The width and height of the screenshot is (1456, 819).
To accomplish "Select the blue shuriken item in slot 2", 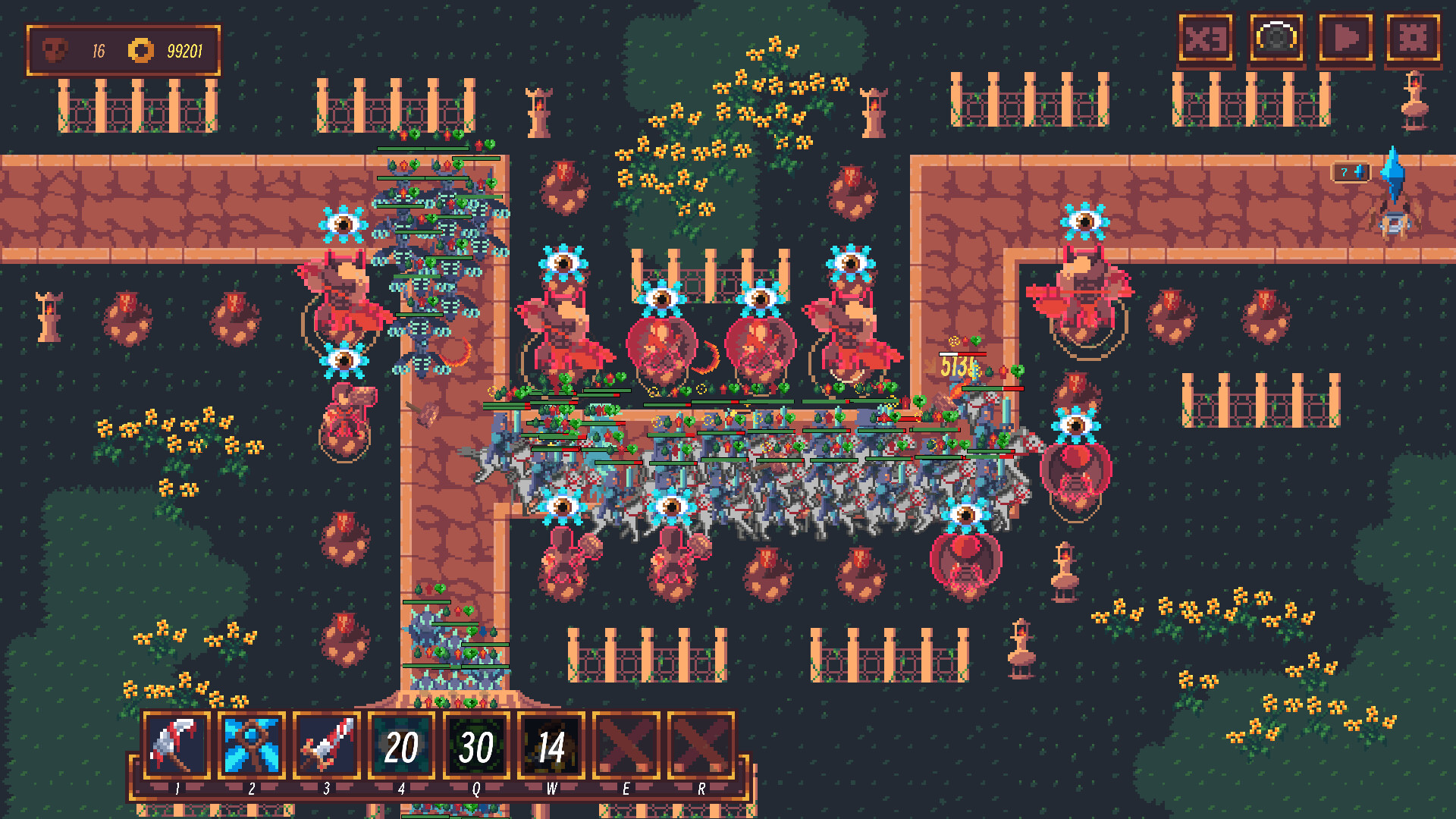I will click(x=251, y=747).
